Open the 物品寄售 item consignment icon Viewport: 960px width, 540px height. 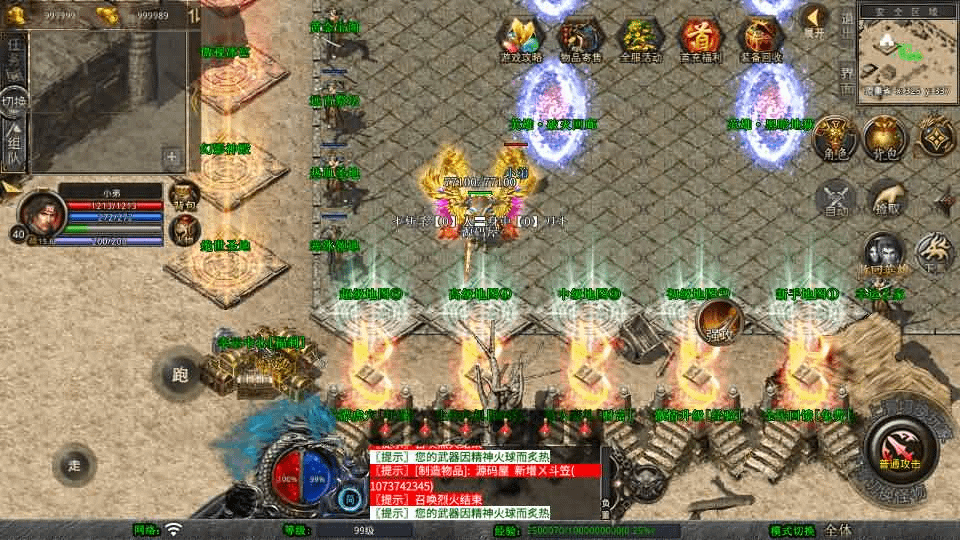tap(580, 39)
